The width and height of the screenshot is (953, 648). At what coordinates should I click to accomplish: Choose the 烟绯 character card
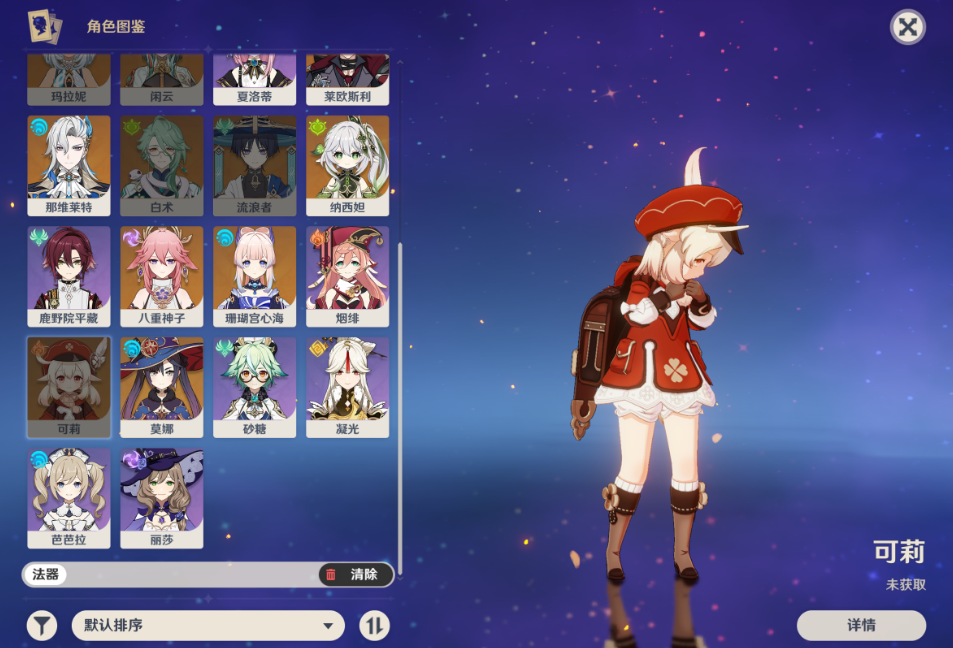[x=347, y=276]
